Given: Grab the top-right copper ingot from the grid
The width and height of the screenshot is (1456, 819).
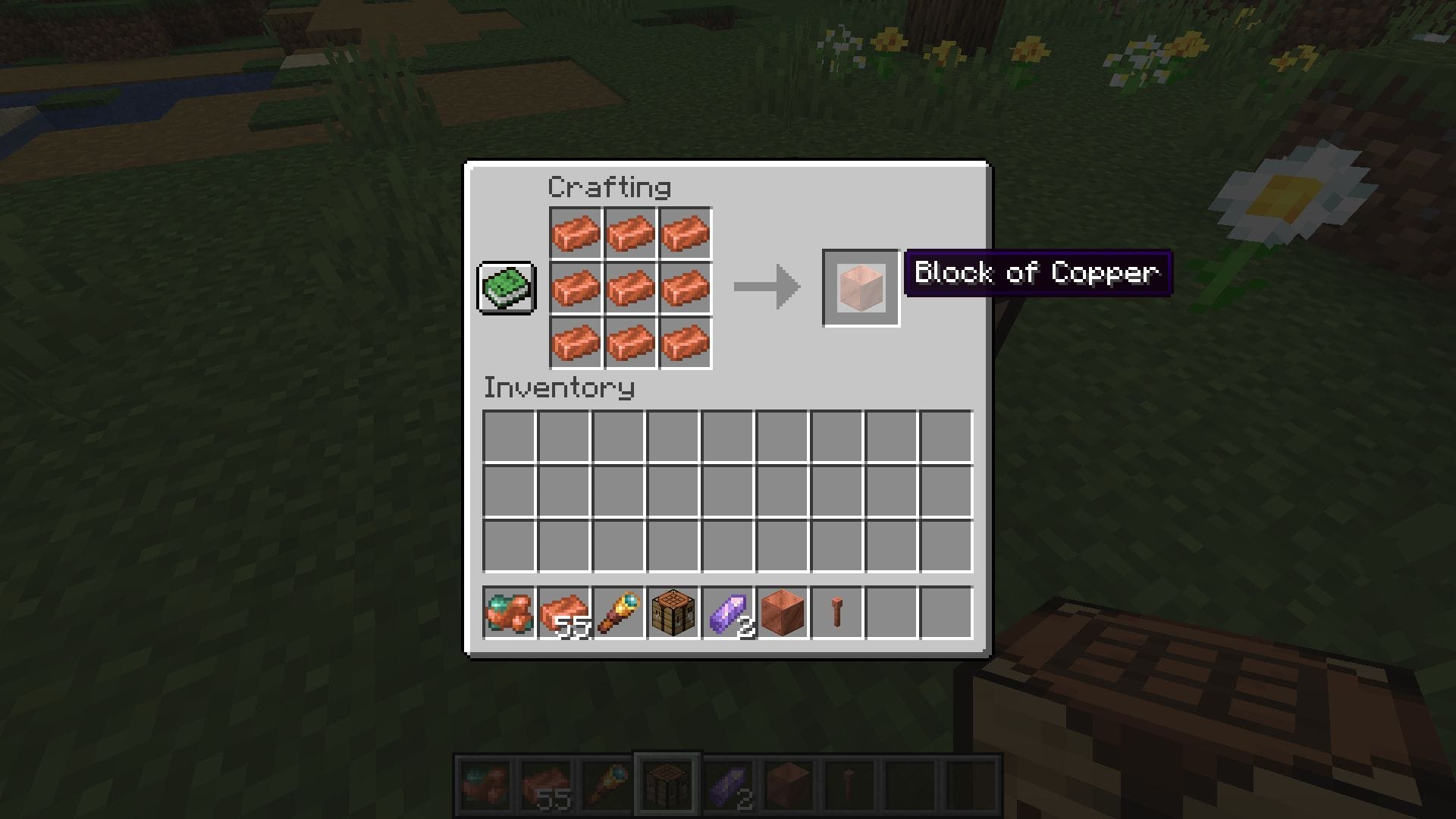Looking at the screenshot, I should [685, 233].
